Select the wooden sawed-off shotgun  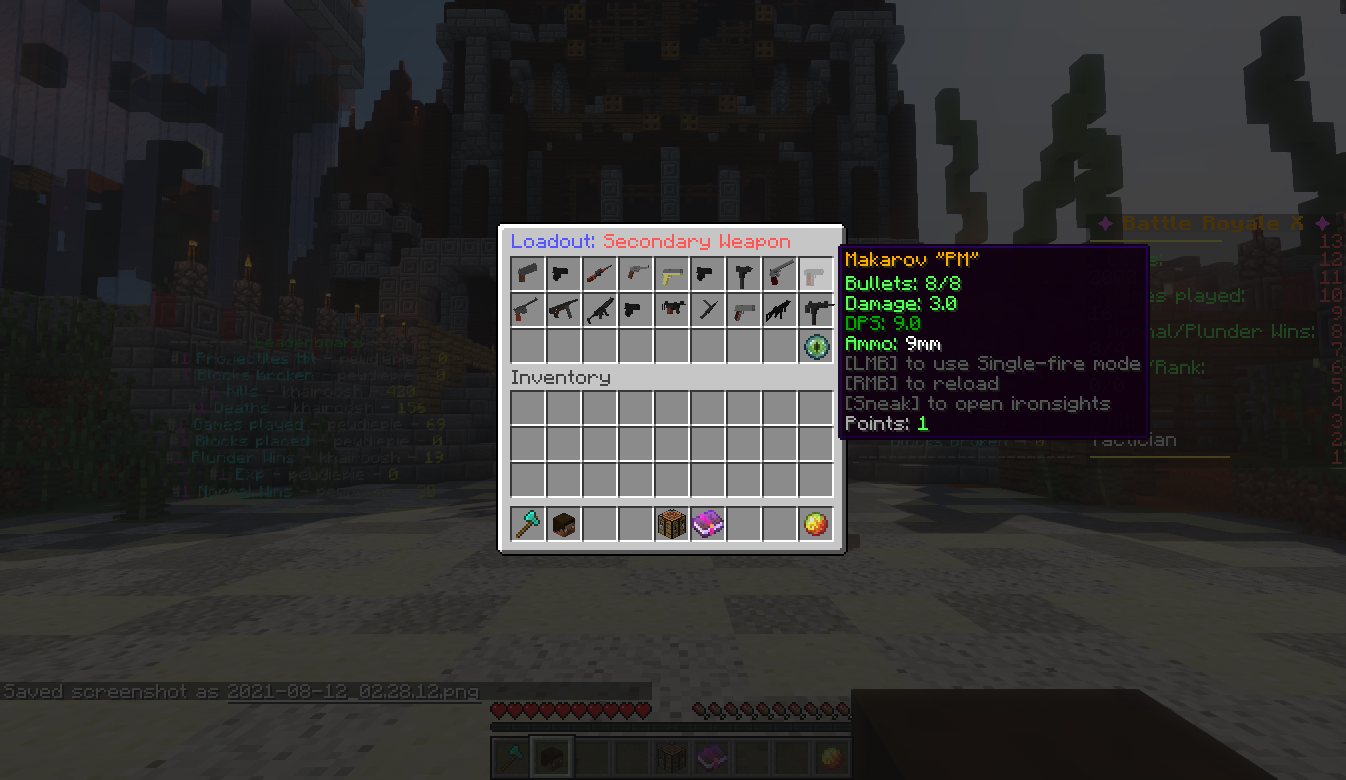tap(600, 273)
